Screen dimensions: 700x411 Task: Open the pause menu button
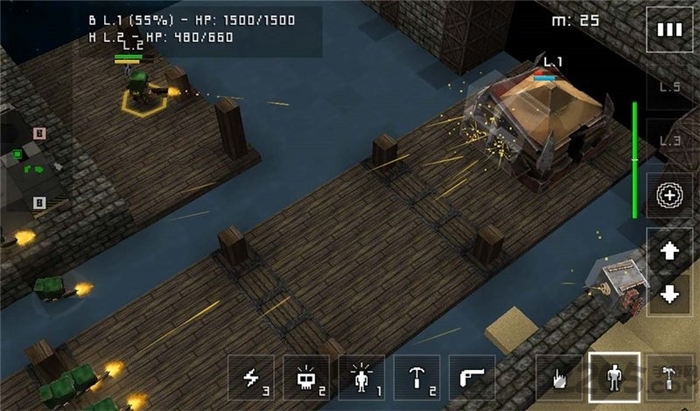pos(667,29)
